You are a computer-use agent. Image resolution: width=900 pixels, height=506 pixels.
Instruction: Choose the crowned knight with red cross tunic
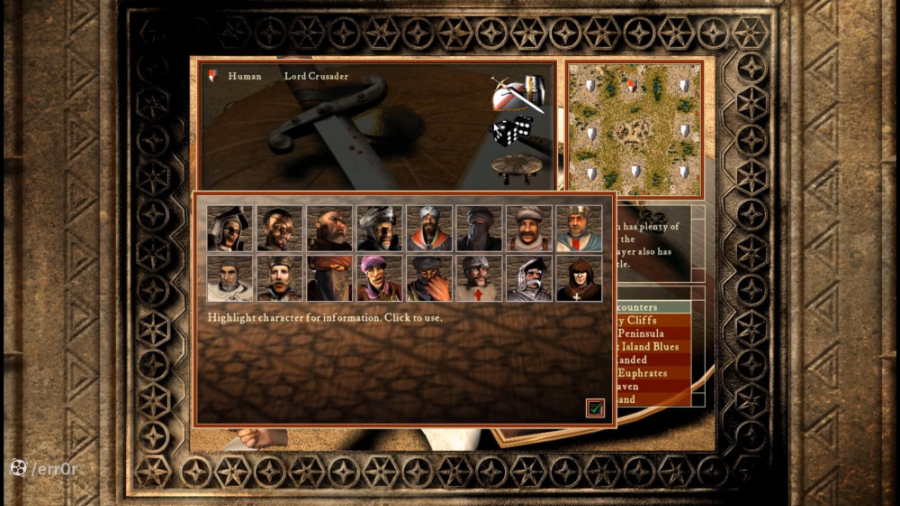tap(579, 228)
